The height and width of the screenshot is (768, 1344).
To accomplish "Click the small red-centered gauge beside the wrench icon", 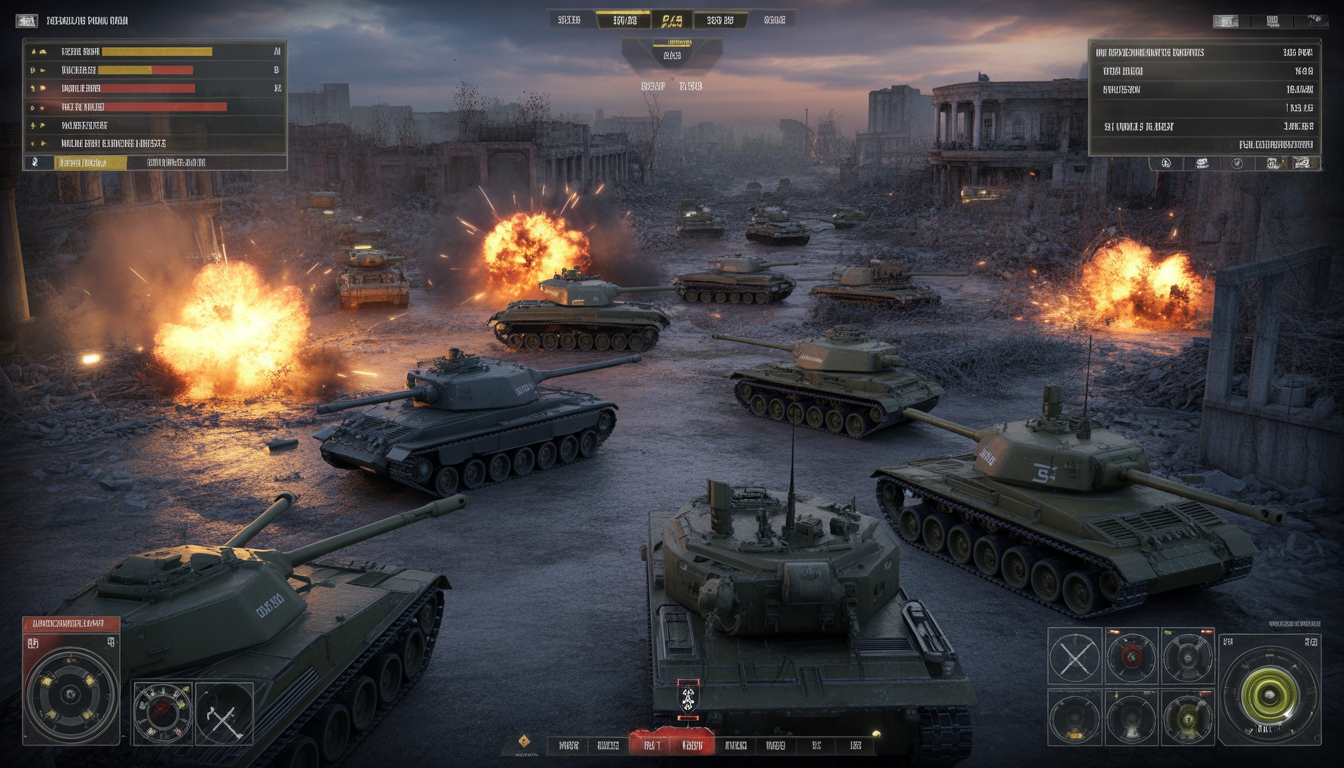I will [x=162, y=714].
